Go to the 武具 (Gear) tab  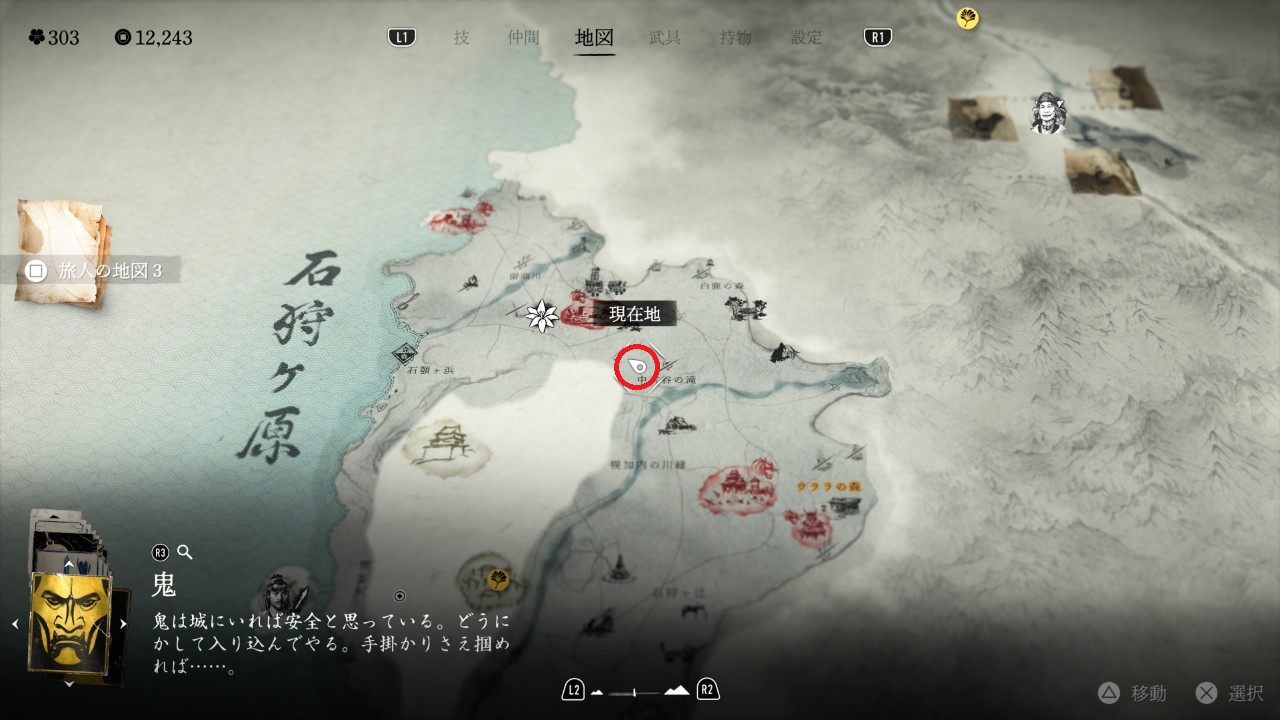coord(665,38)
